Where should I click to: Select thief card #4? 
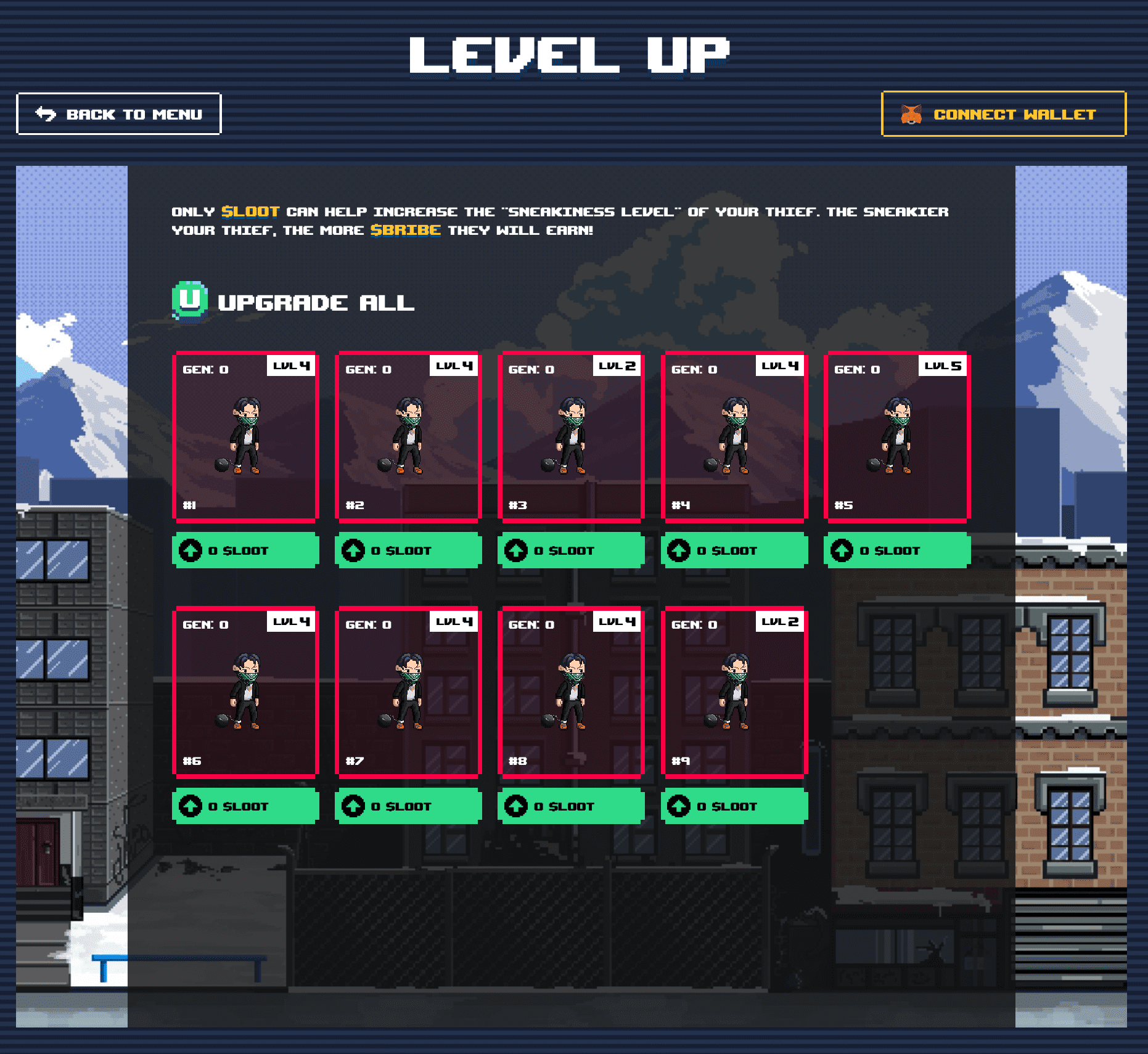coord(734,436)
